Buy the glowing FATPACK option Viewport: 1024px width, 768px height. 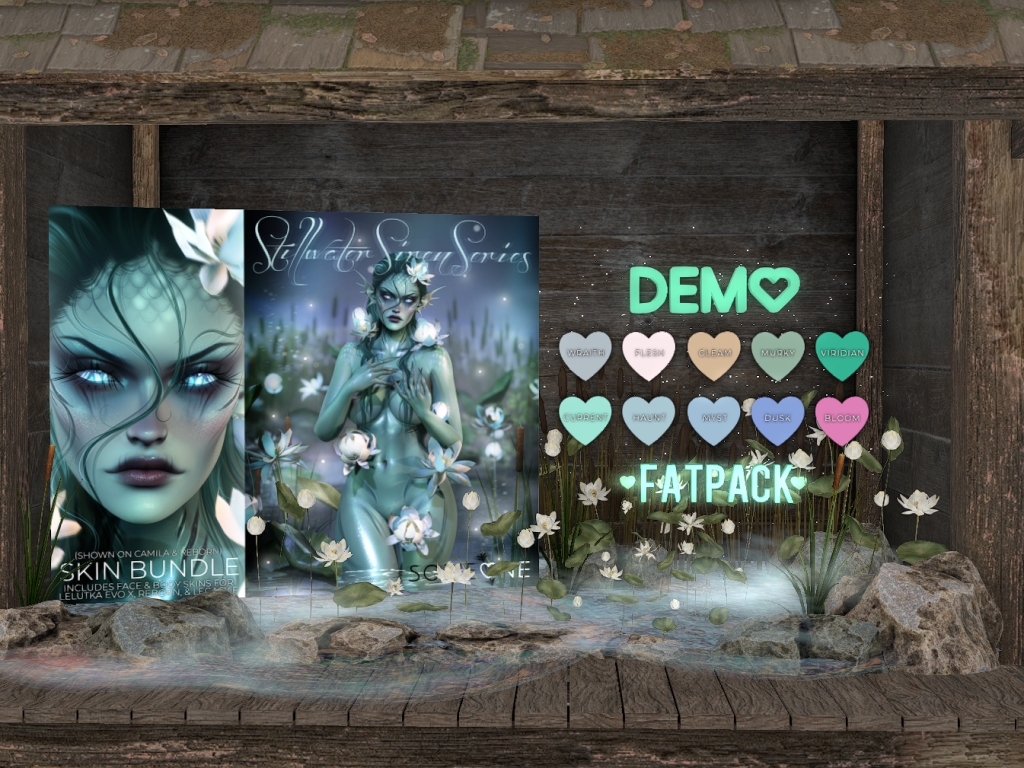tap(712, 484)
